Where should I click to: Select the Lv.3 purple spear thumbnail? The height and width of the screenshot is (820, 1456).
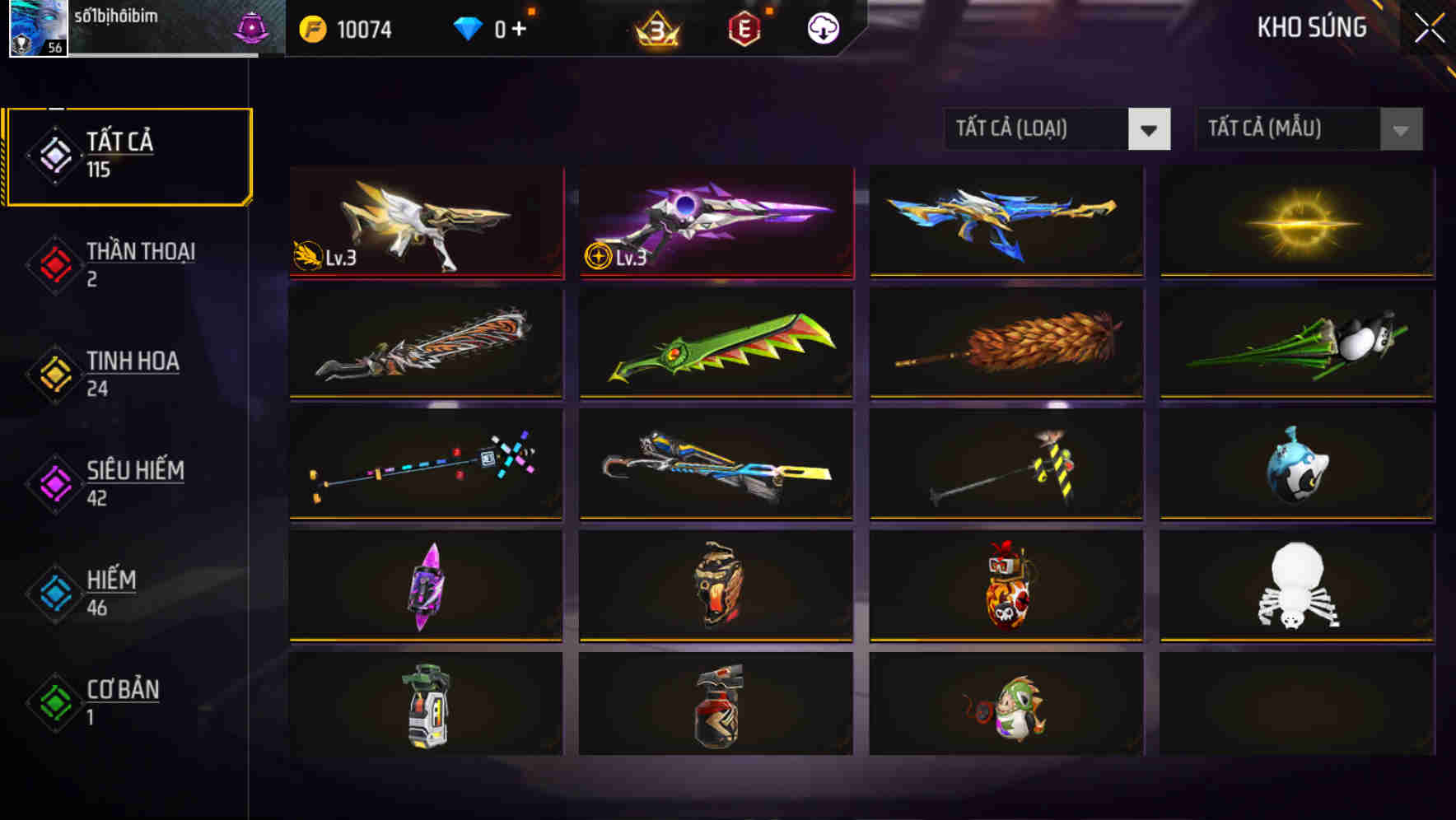715,221
